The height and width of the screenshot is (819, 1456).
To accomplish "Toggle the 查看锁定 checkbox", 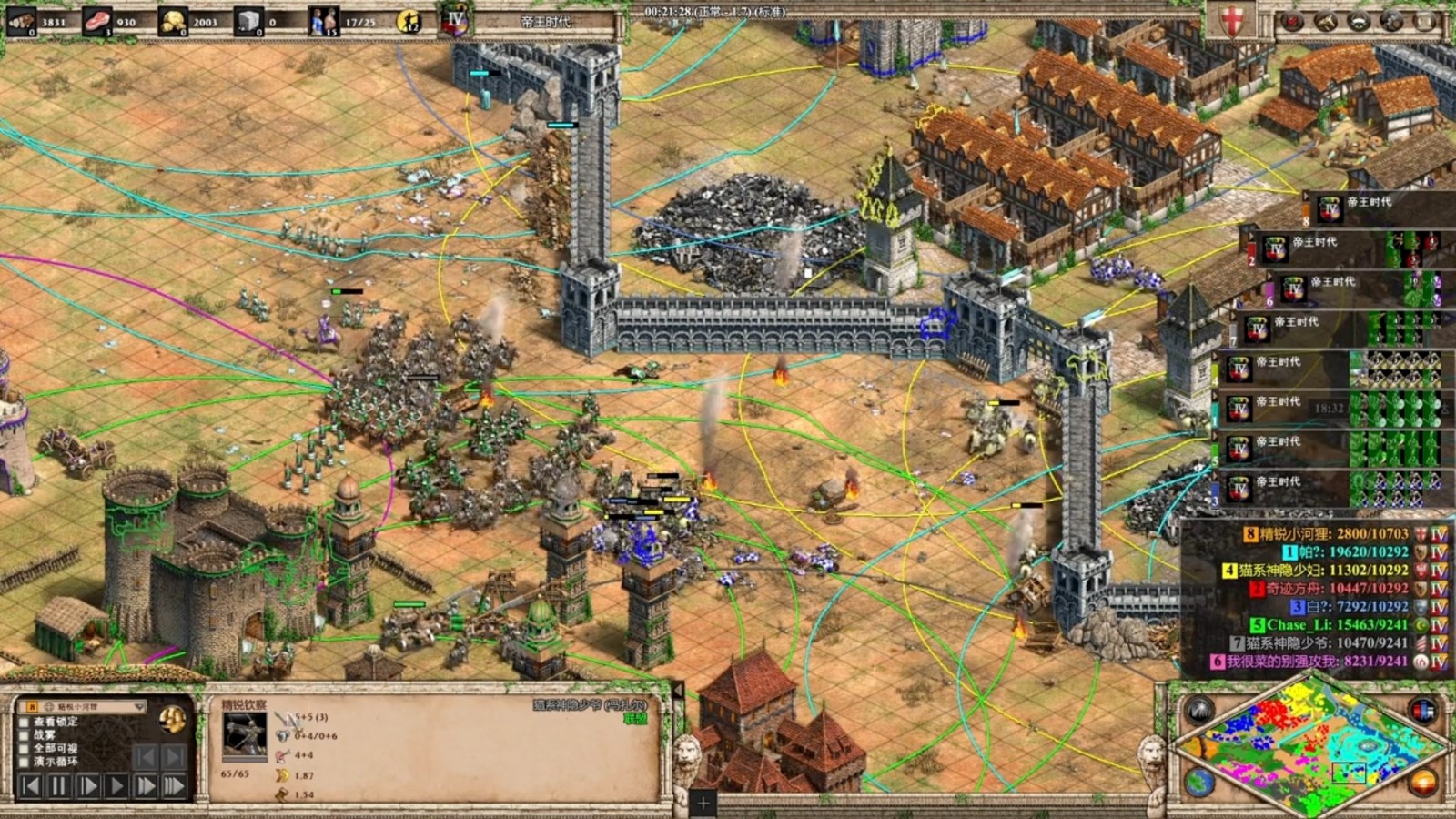I will [x=25, y=722].
